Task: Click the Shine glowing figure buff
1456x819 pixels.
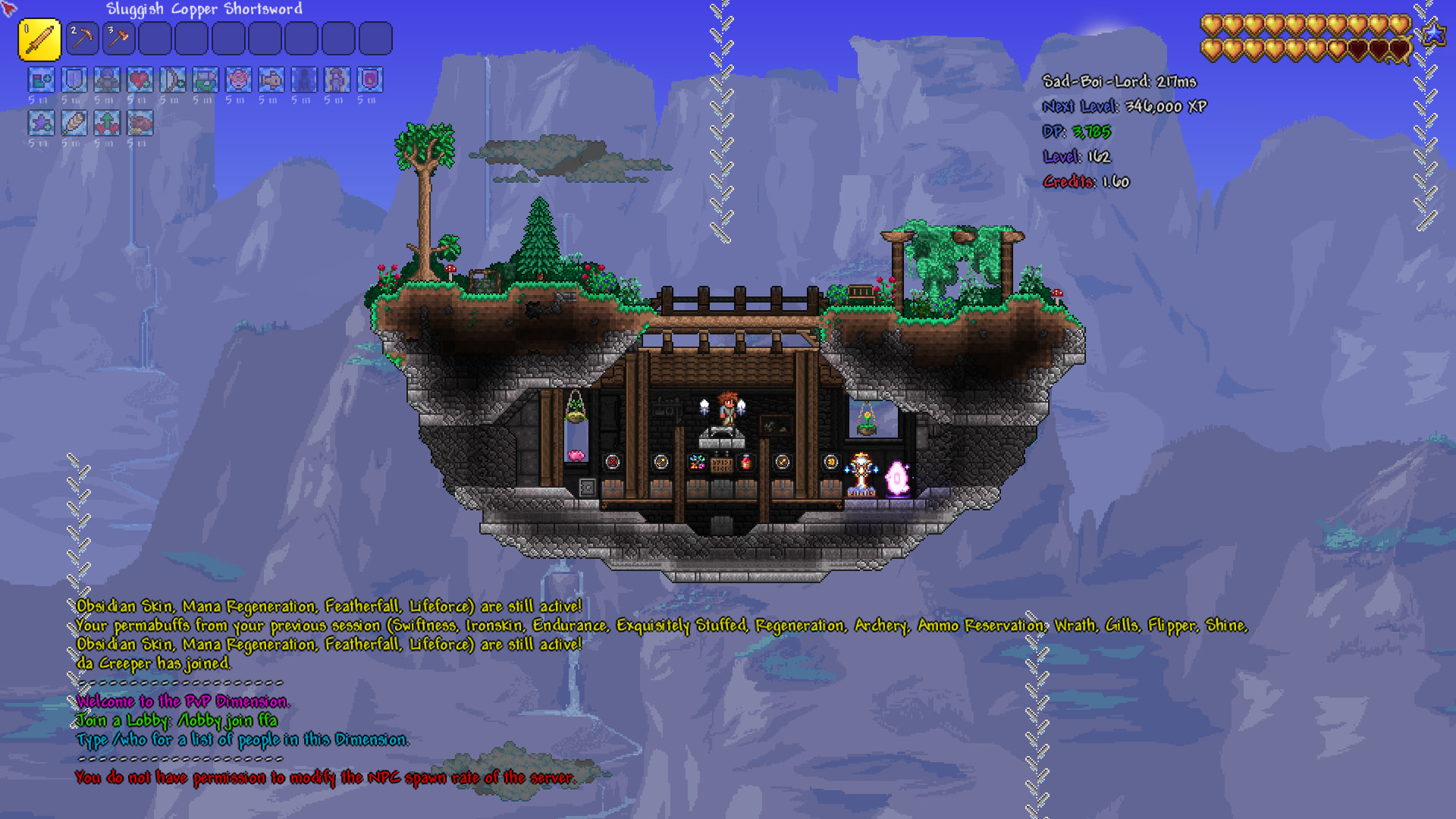Action: [x=337, y=80]
